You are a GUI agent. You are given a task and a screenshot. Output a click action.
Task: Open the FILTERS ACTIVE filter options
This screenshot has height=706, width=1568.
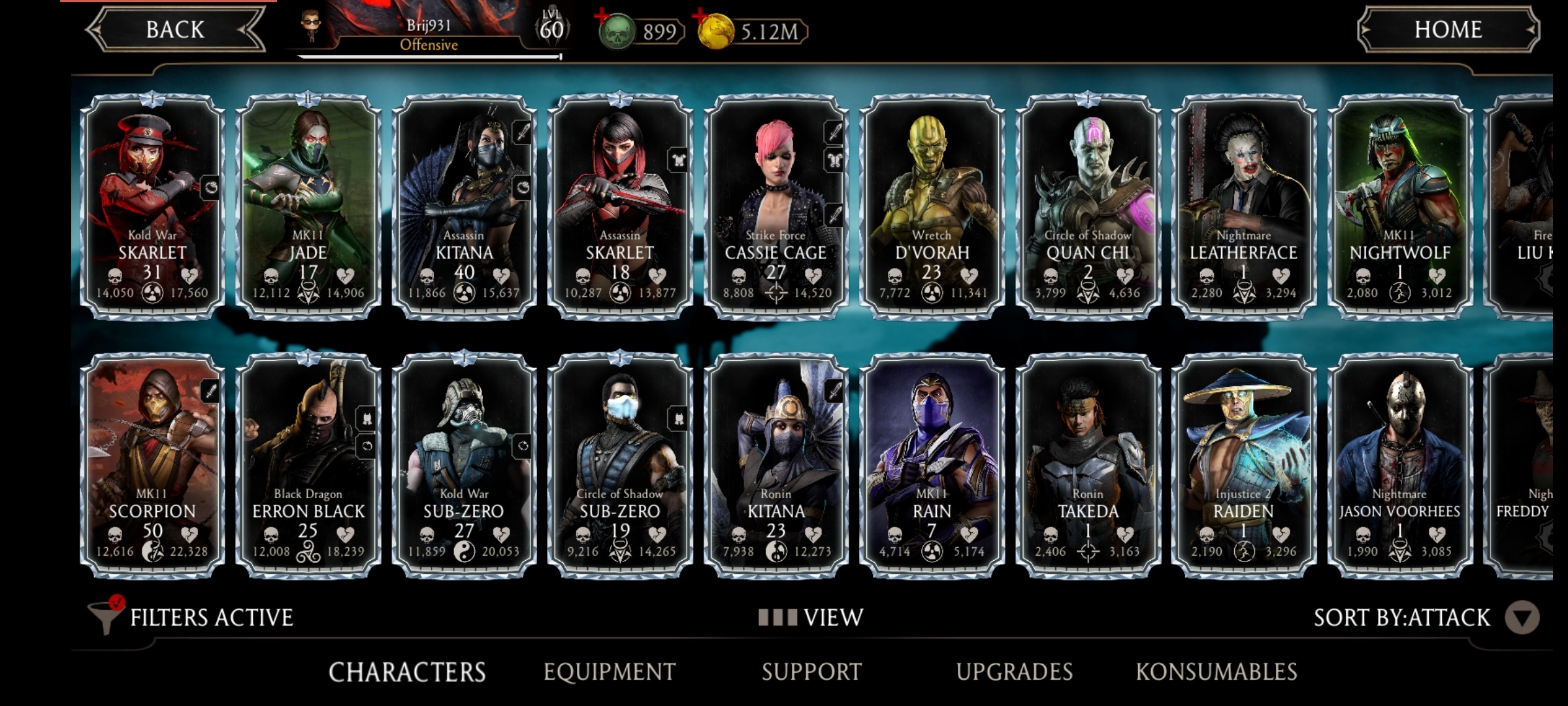(193, 617)
